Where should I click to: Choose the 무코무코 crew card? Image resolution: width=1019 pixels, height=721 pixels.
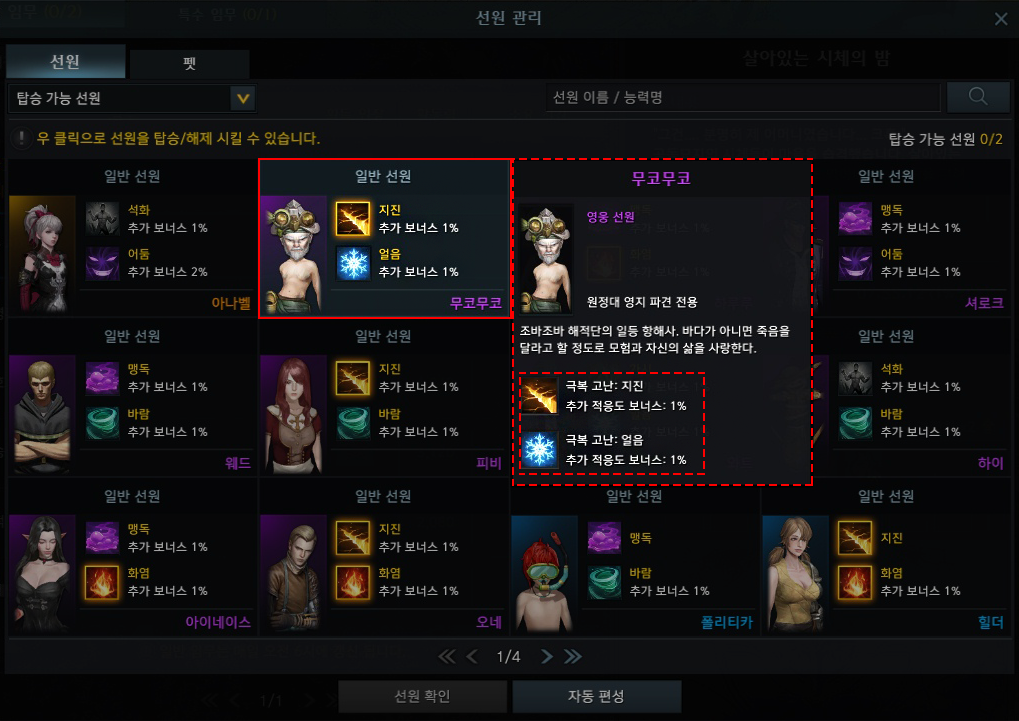click(x=384, y=240)
